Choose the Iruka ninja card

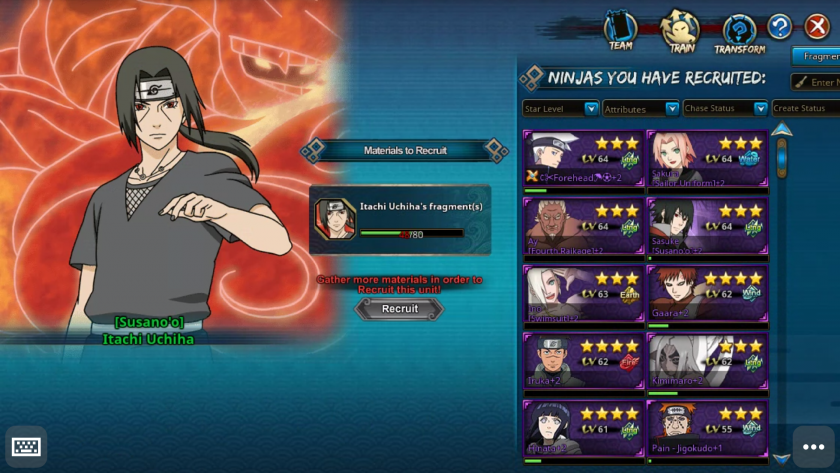click(584, 361)
